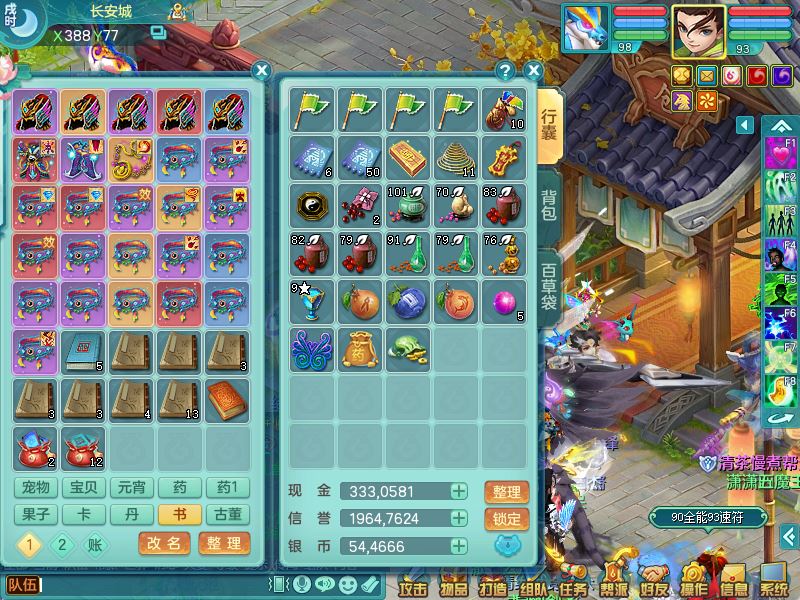
Task: Click the orange 改名 rename button
Action: point(164,544)
